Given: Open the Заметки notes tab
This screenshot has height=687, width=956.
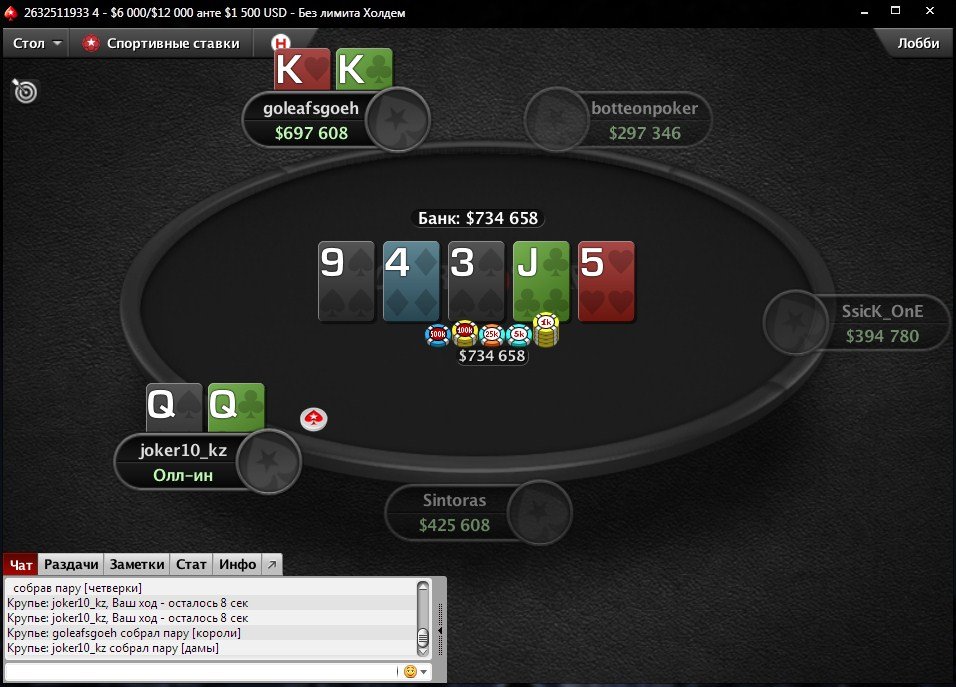Looking at the screenshot, I should tap(137, 565).
